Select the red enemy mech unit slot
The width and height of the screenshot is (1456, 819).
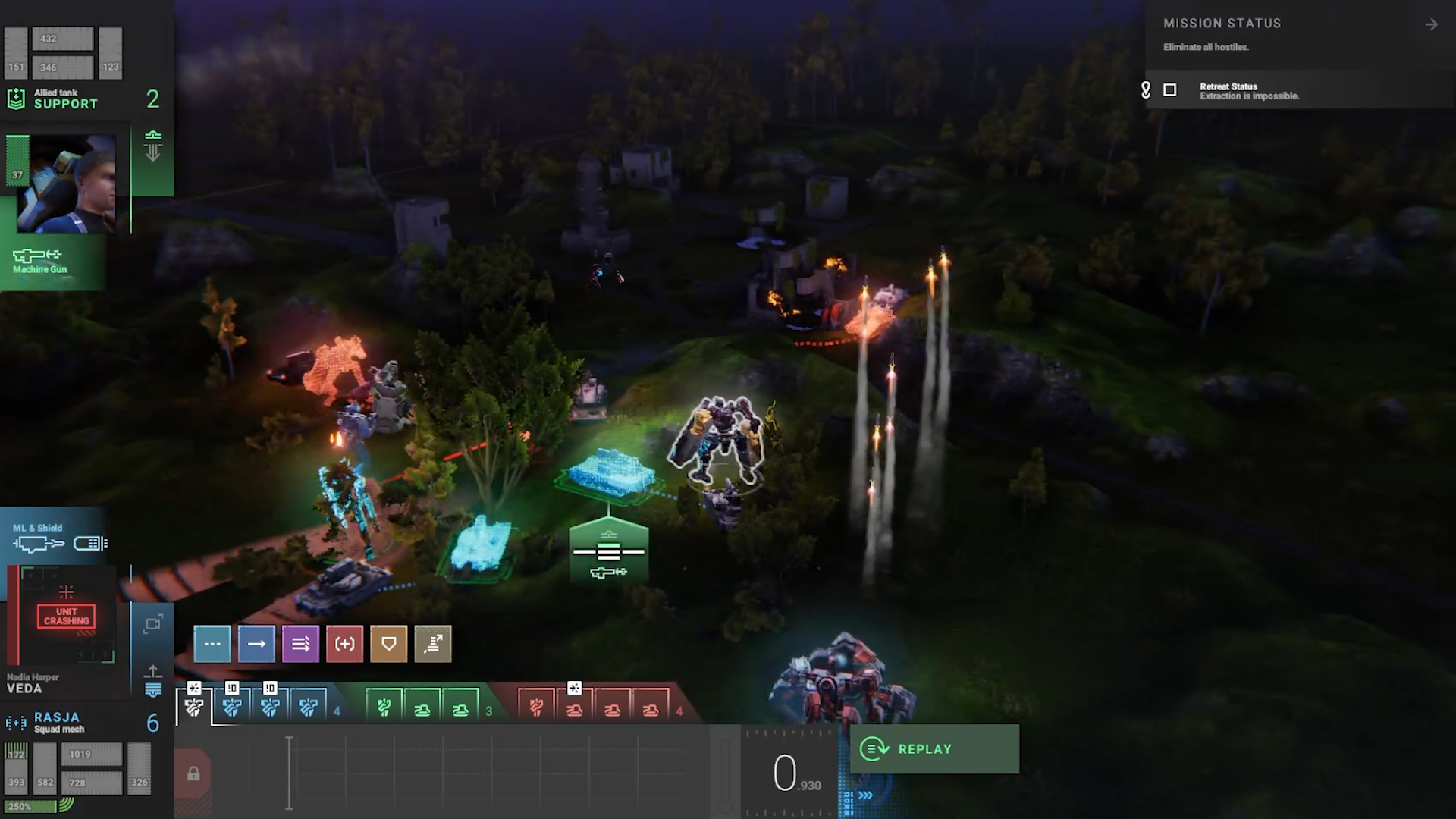click(x=536, y=708)
